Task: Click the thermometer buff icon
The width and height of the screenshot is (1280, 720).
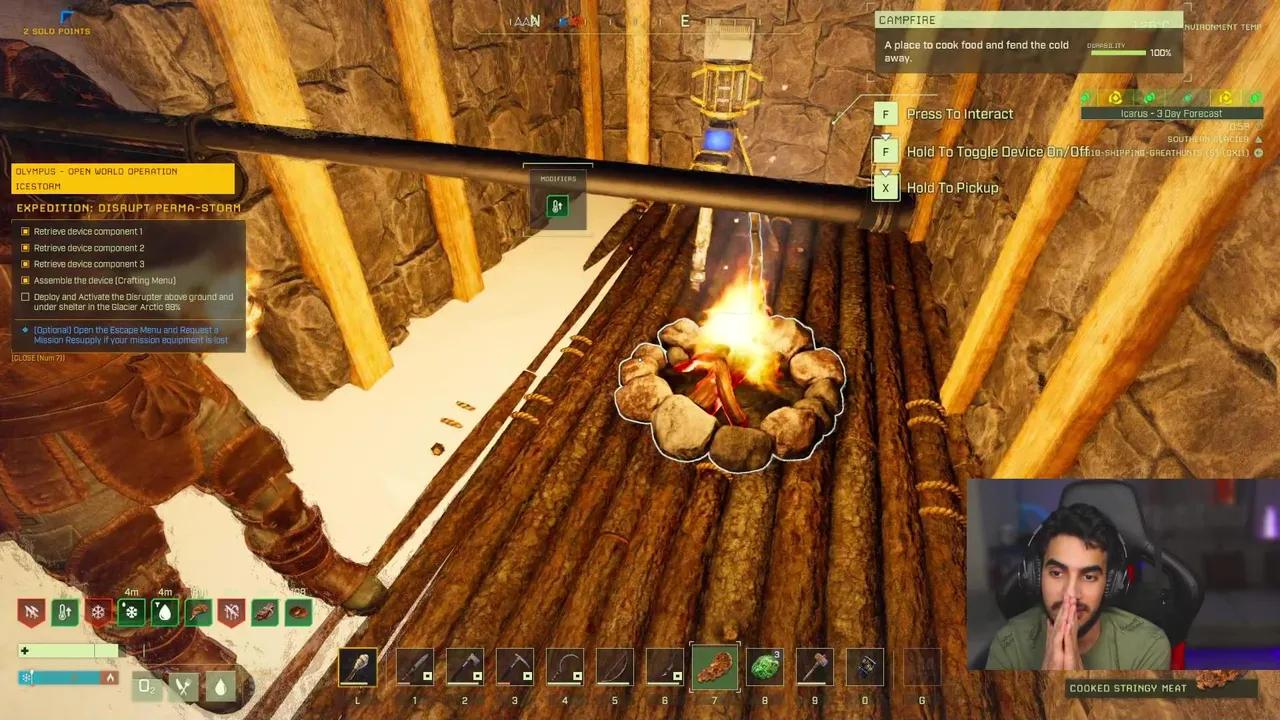Action: (x=64, y=612)
